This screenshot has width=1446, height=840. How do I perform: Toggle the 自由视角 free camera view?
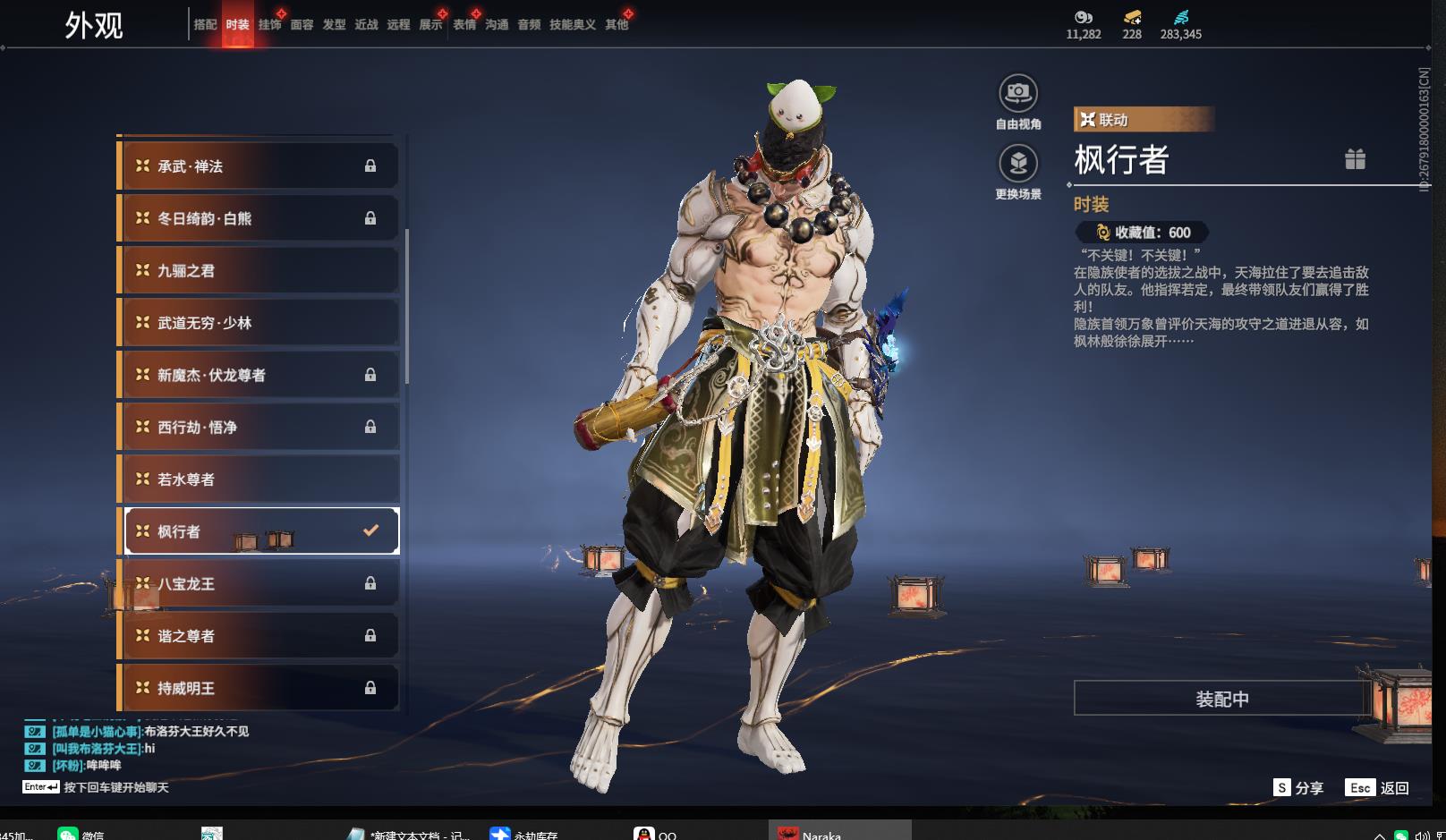pos(1018,93)
